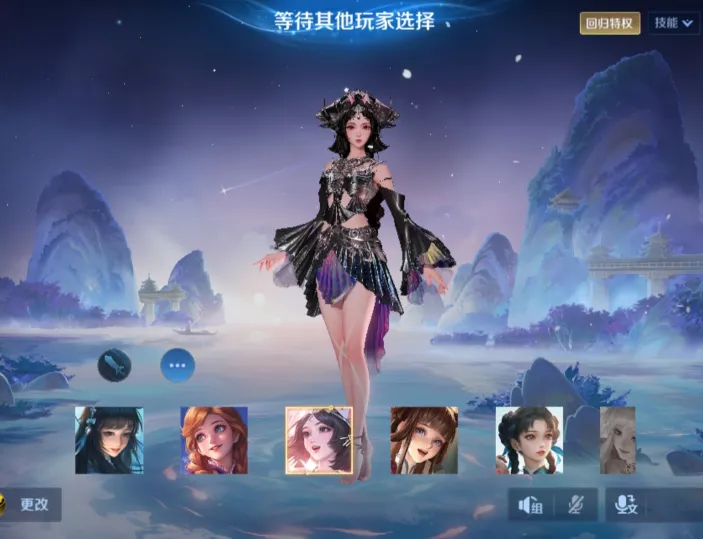Toggle the team speaker voice button
703x539 pixels.
[531, 505]
